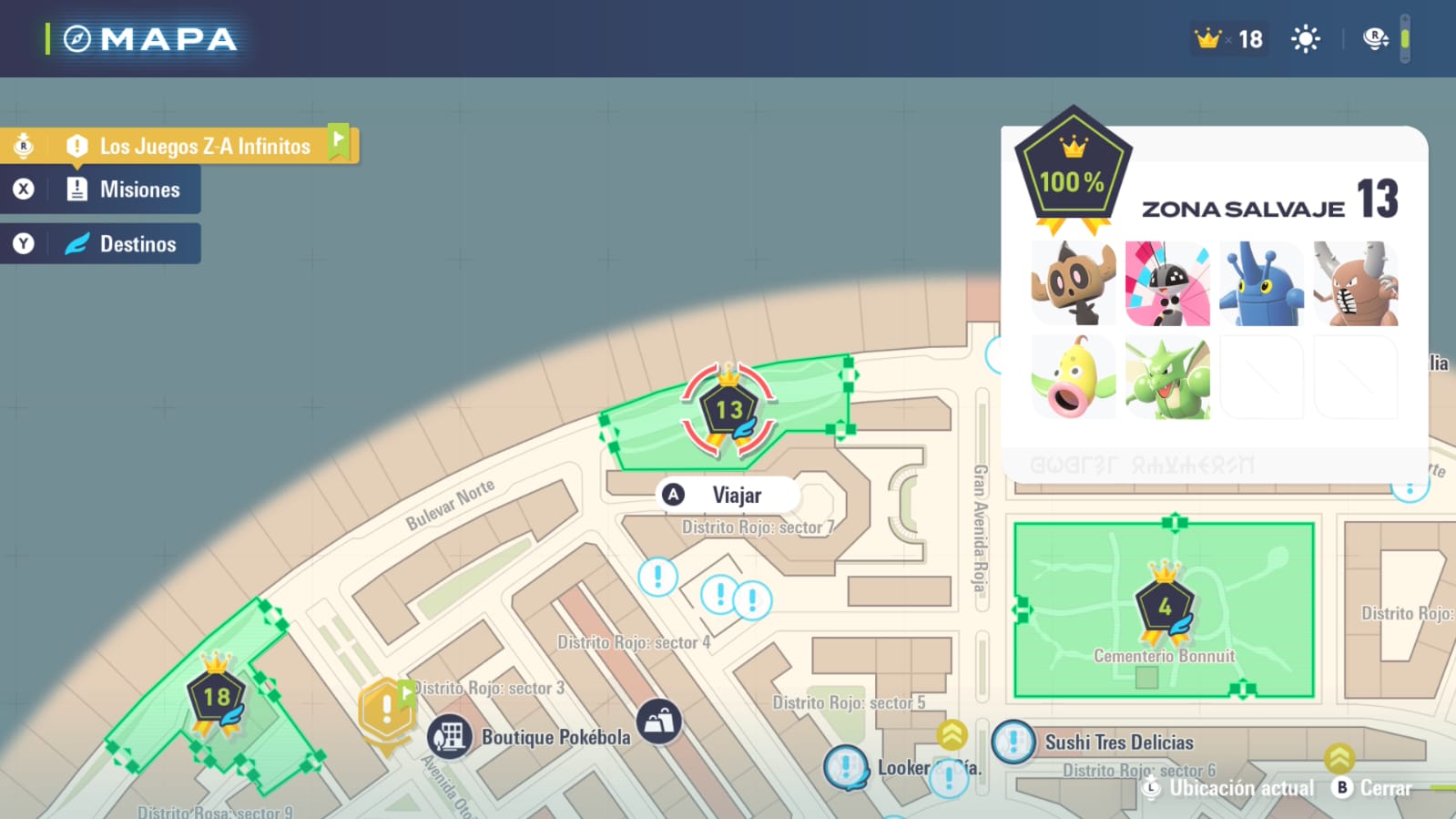Image resolution: width=1456 pixels, height=819 pixels.
Task: Select the Spritzee-like pink thumbnail in zone panel
Action: click(1167, 283)
